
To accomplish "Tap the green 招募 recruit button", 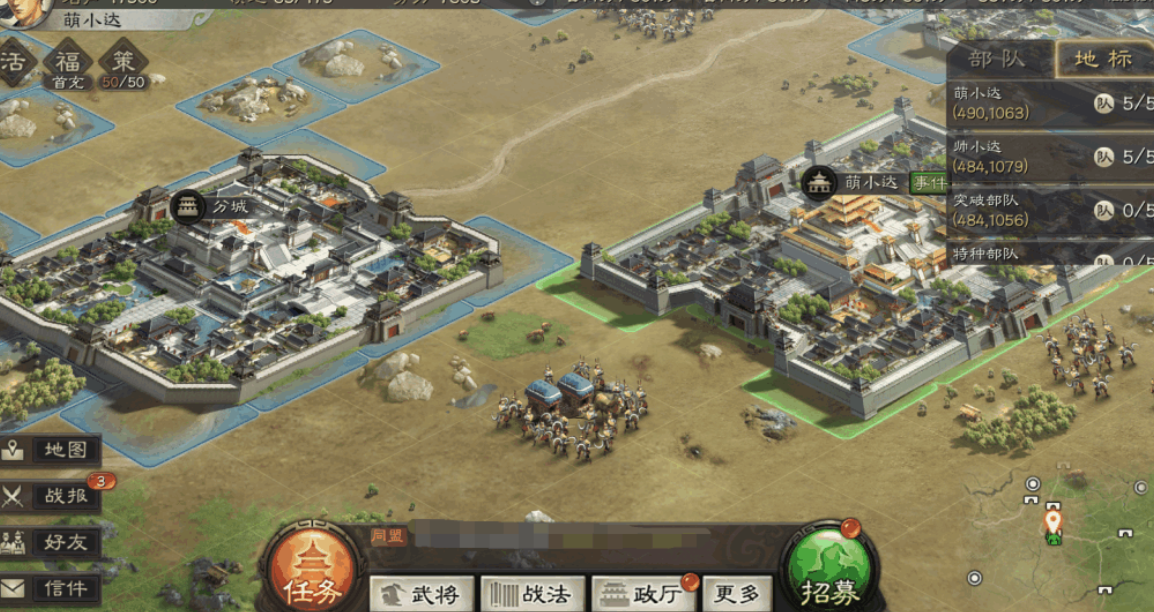I will 829,575.
